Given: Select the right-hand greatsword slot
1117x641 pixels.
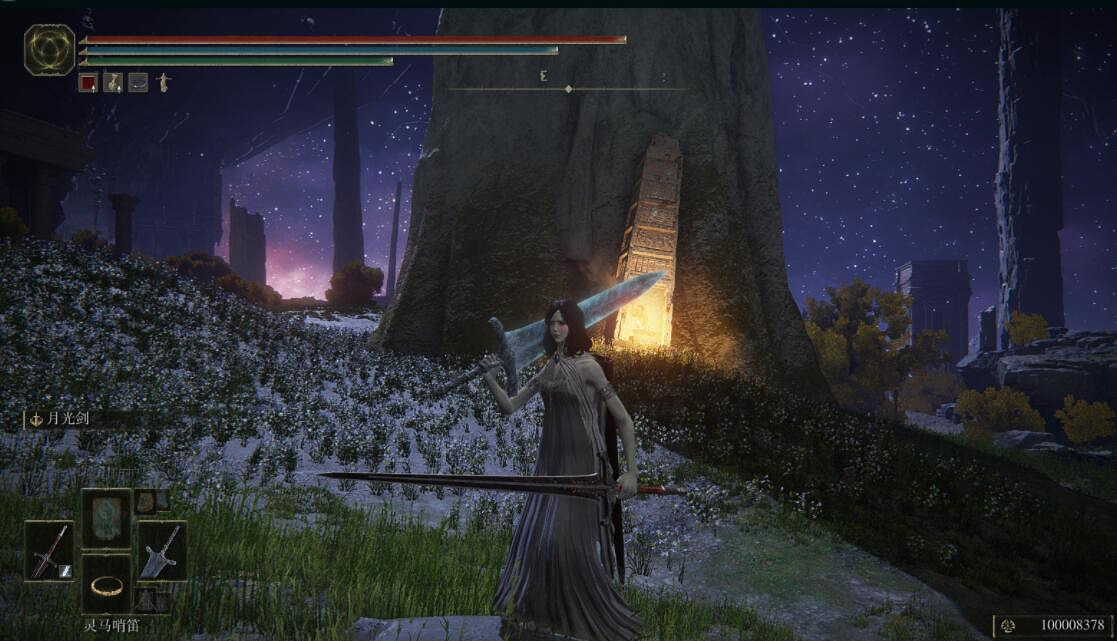Looking at the screenshot, I should click(162, 551).
